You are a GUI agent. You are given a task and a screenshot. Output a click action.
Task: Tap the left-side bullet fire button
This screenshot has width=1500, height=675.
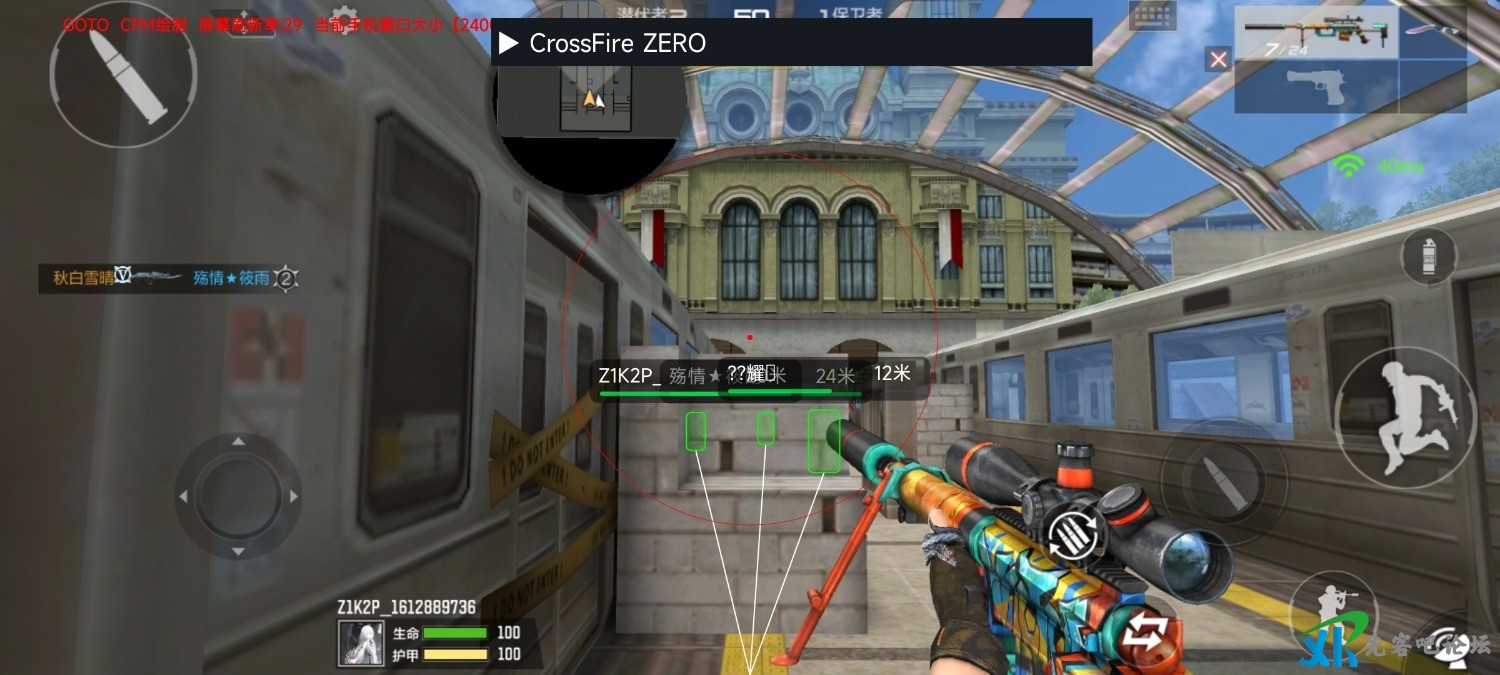click(123, 74)
